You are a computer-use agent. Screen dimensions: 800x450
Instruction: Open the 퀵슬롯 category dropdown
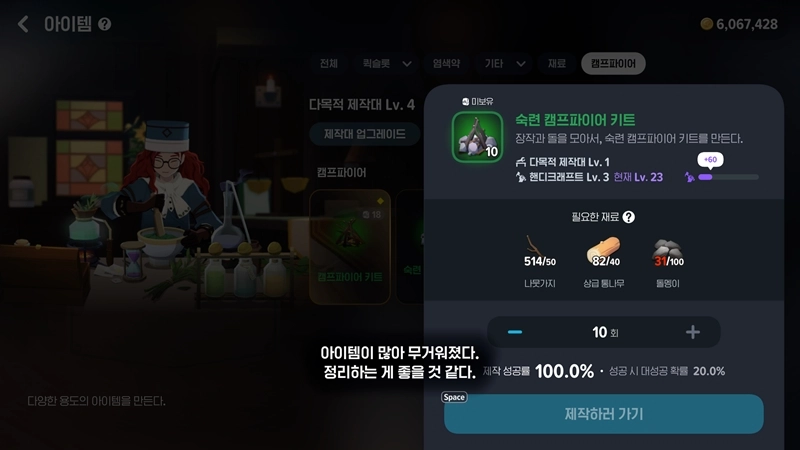click(x=386, y=64)
